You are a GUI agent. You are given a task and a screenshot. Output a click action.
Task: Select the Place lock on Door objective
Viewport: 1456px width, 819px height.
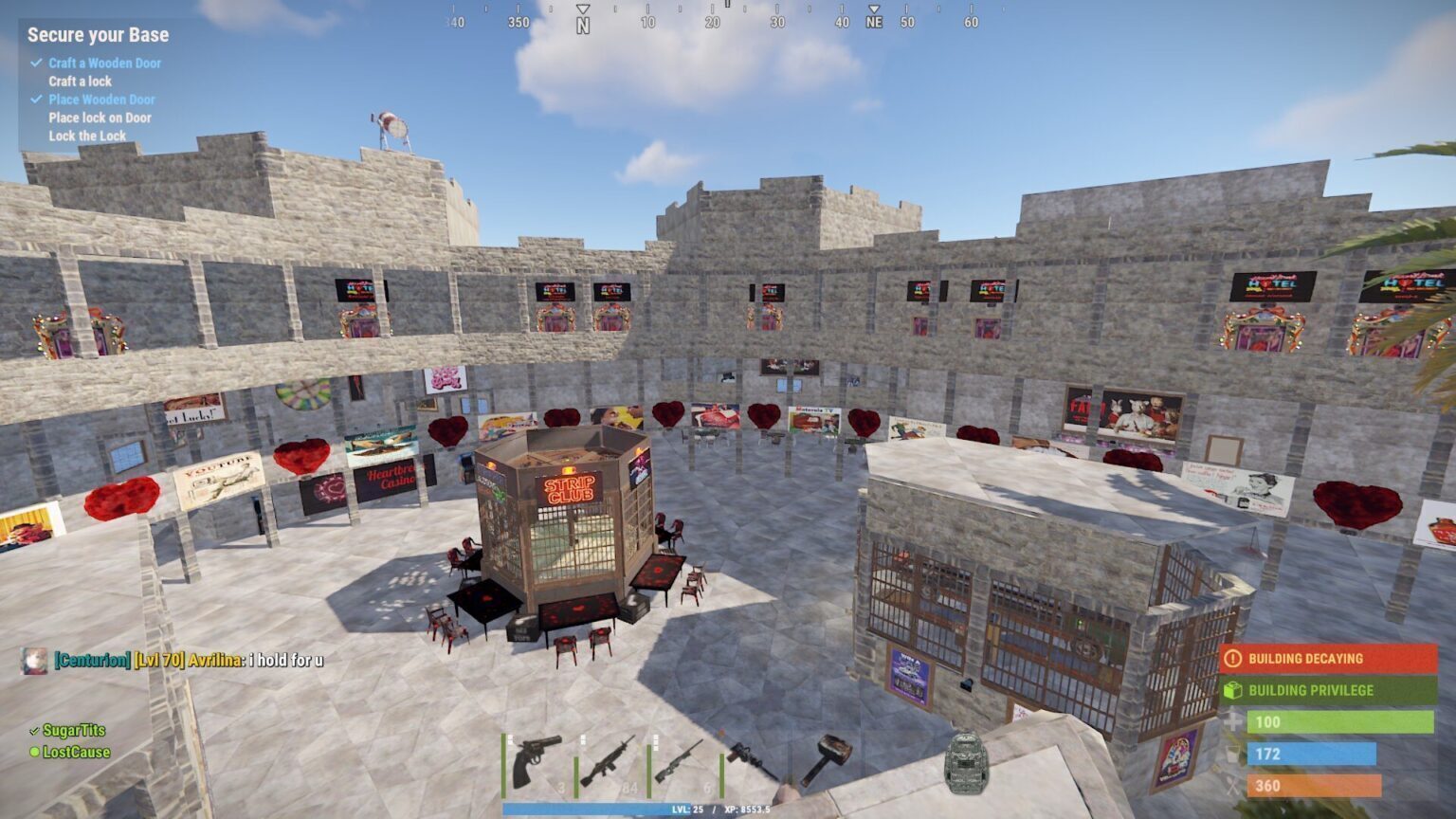[x=100, y=118]
